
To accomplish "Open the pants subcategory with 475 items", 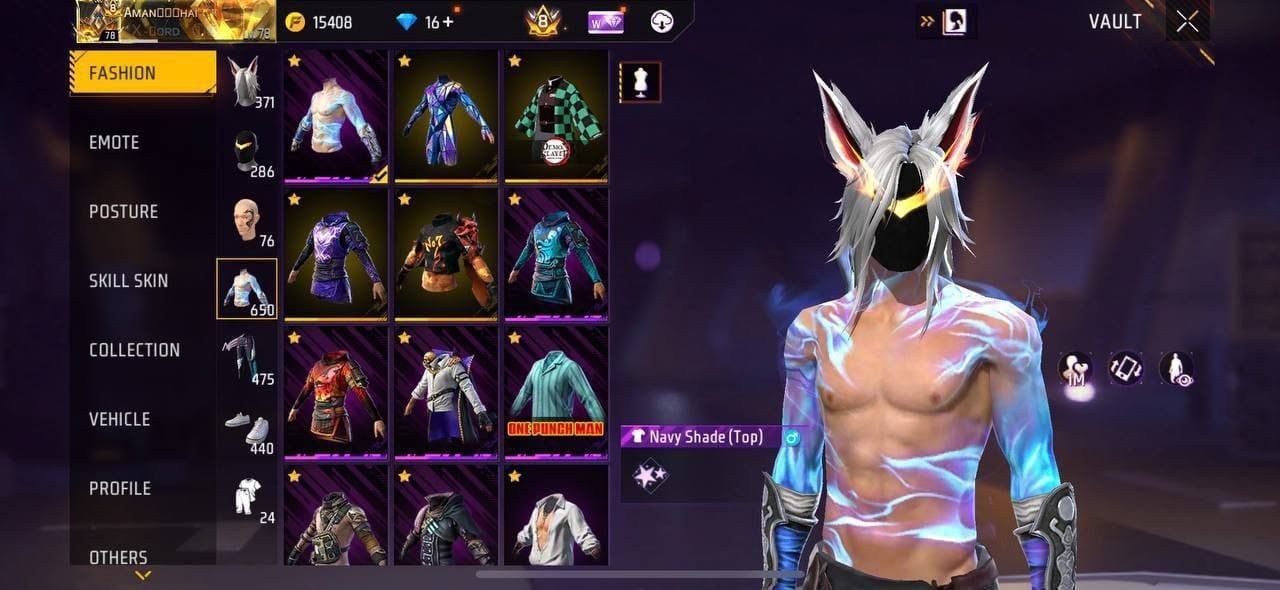I will (x=246, y=358).
